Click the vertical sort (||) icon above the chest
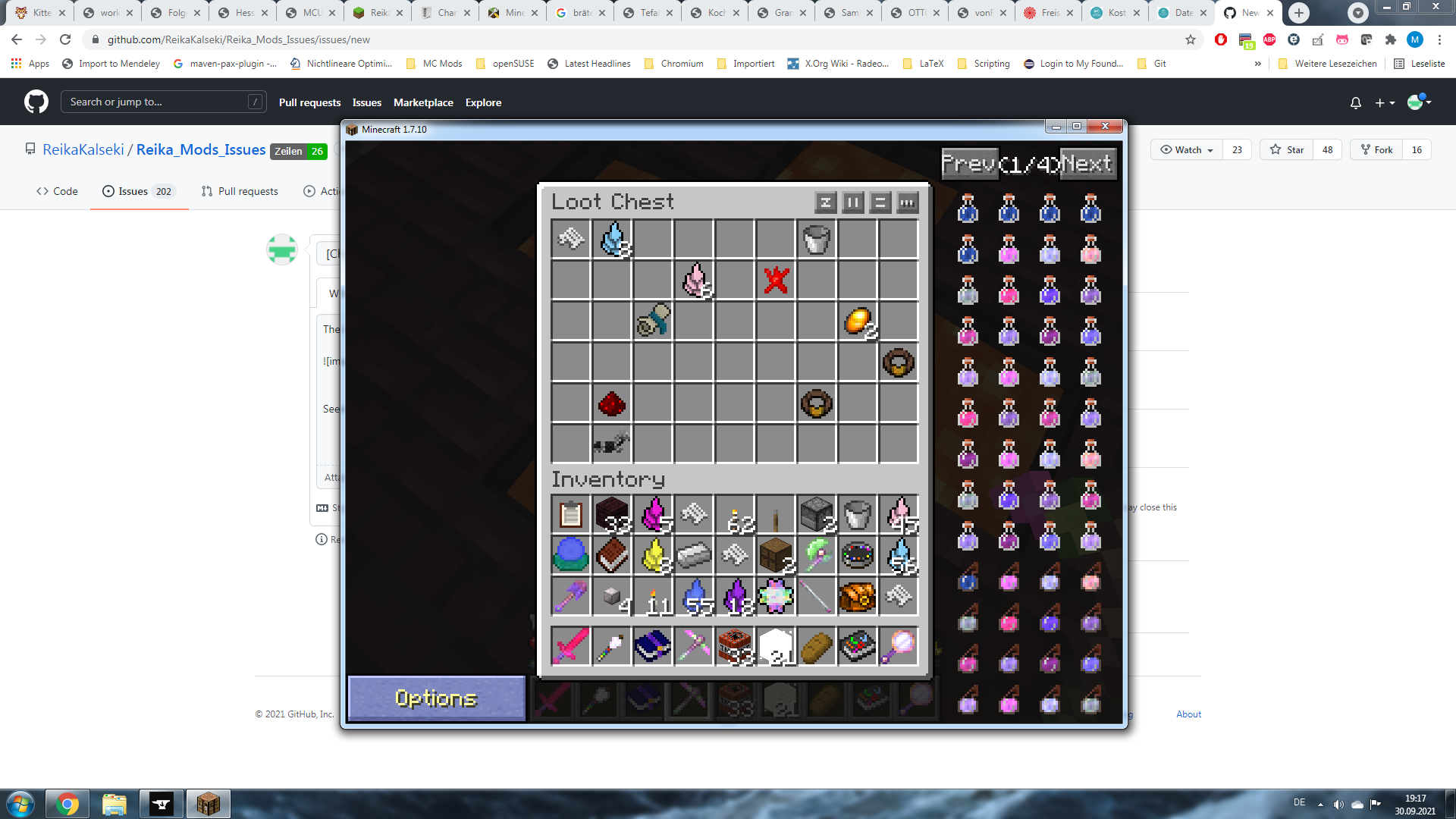Screen dimensions: 1456x819 click(x=852, y=202)
